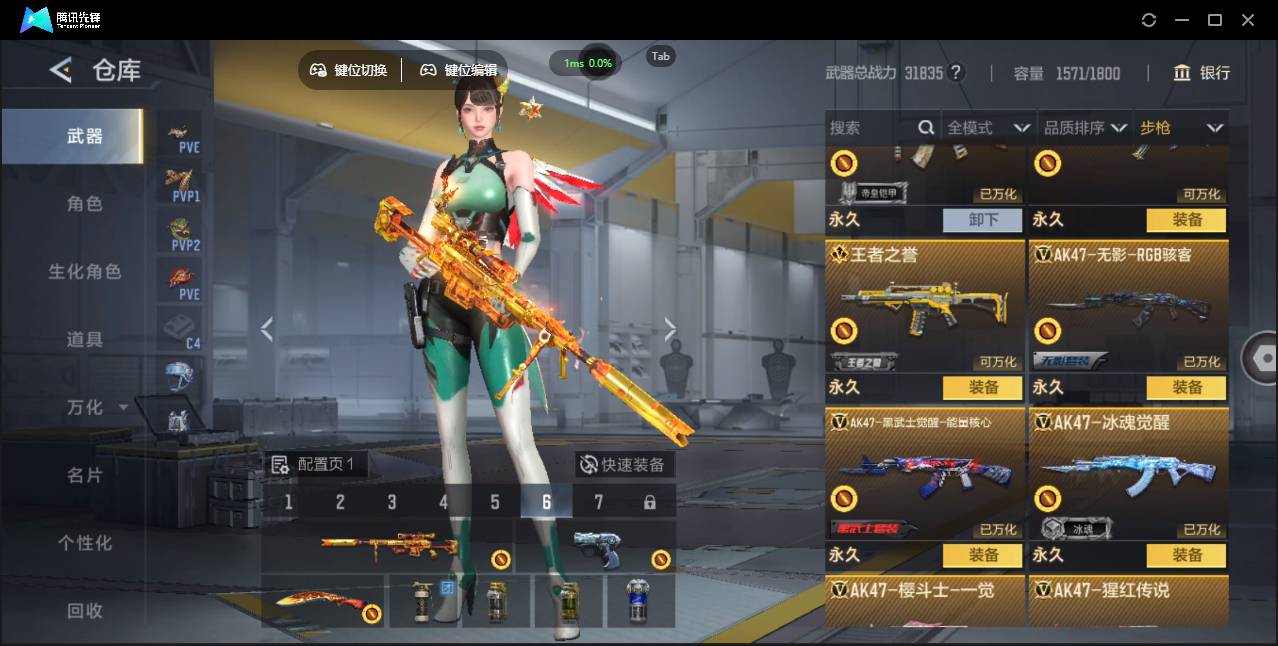Open the 步枪 rifle type dropdown
This screenshot has height=646, width=1278.
click(x=1181, y=128)
